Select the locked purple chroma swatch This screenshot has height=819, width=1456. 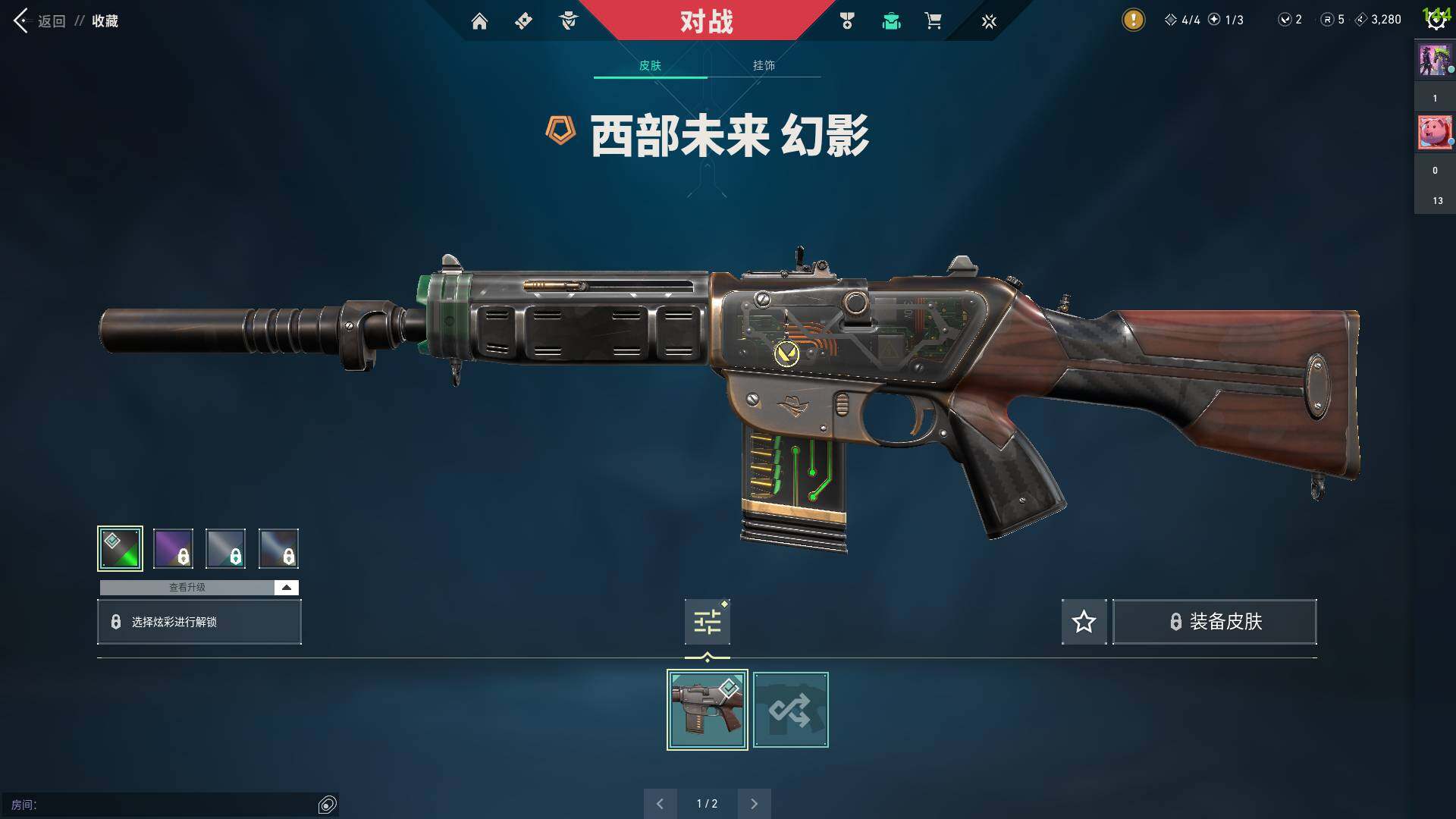(x=173, y=548)
